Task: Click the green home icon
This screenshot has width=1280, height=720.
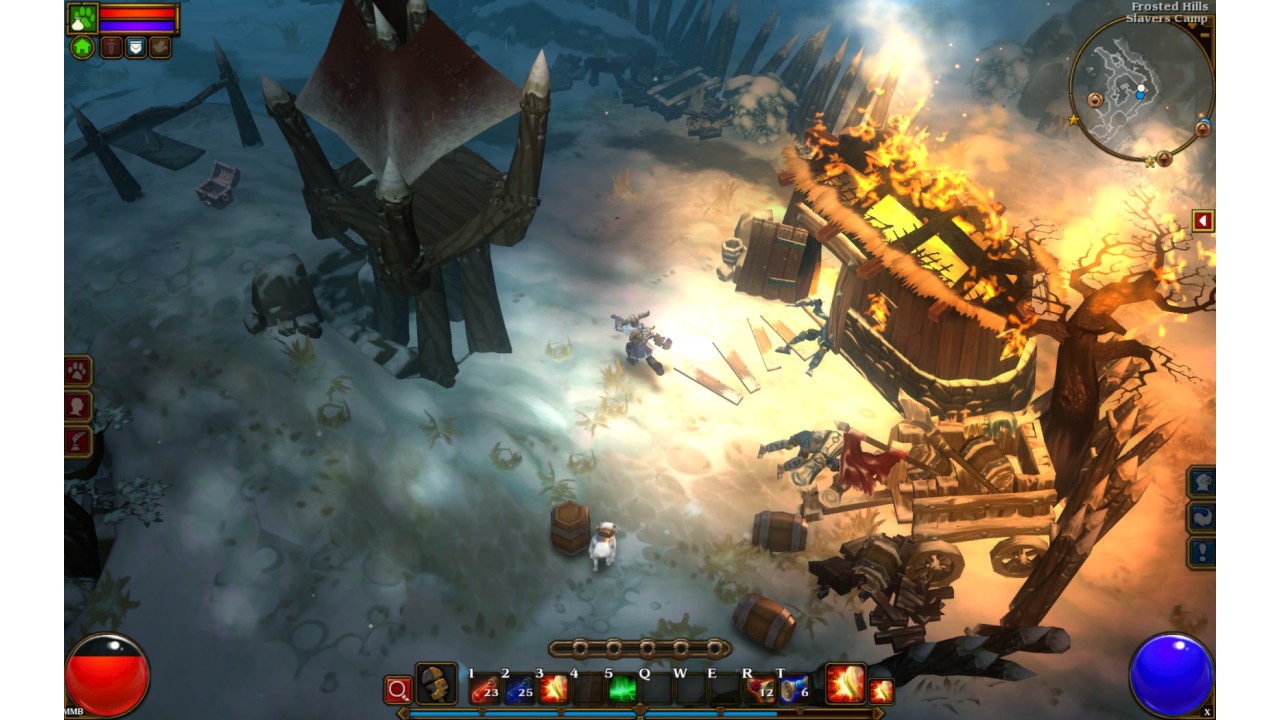Action: [82, 47]
